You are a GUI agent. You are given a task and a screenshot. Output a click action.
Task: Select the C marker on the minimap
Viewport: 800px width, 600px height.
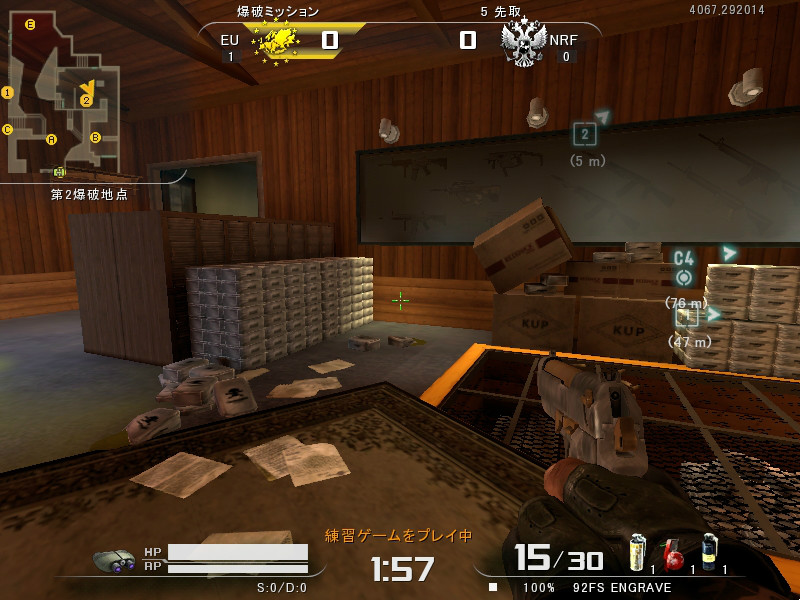pos(8,129)
